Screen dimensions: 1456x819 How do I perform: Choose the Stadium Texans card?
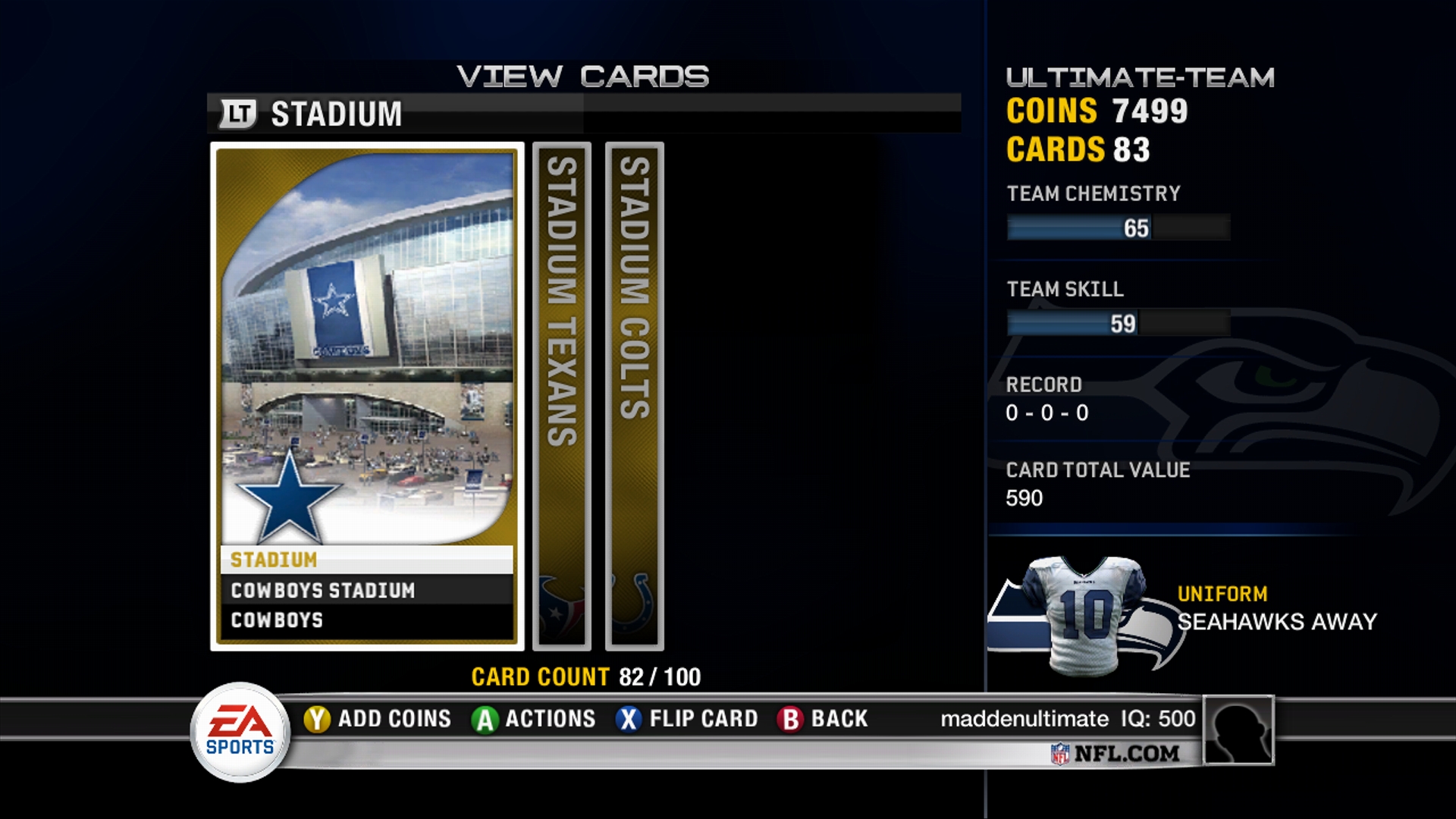pos(562,396)
